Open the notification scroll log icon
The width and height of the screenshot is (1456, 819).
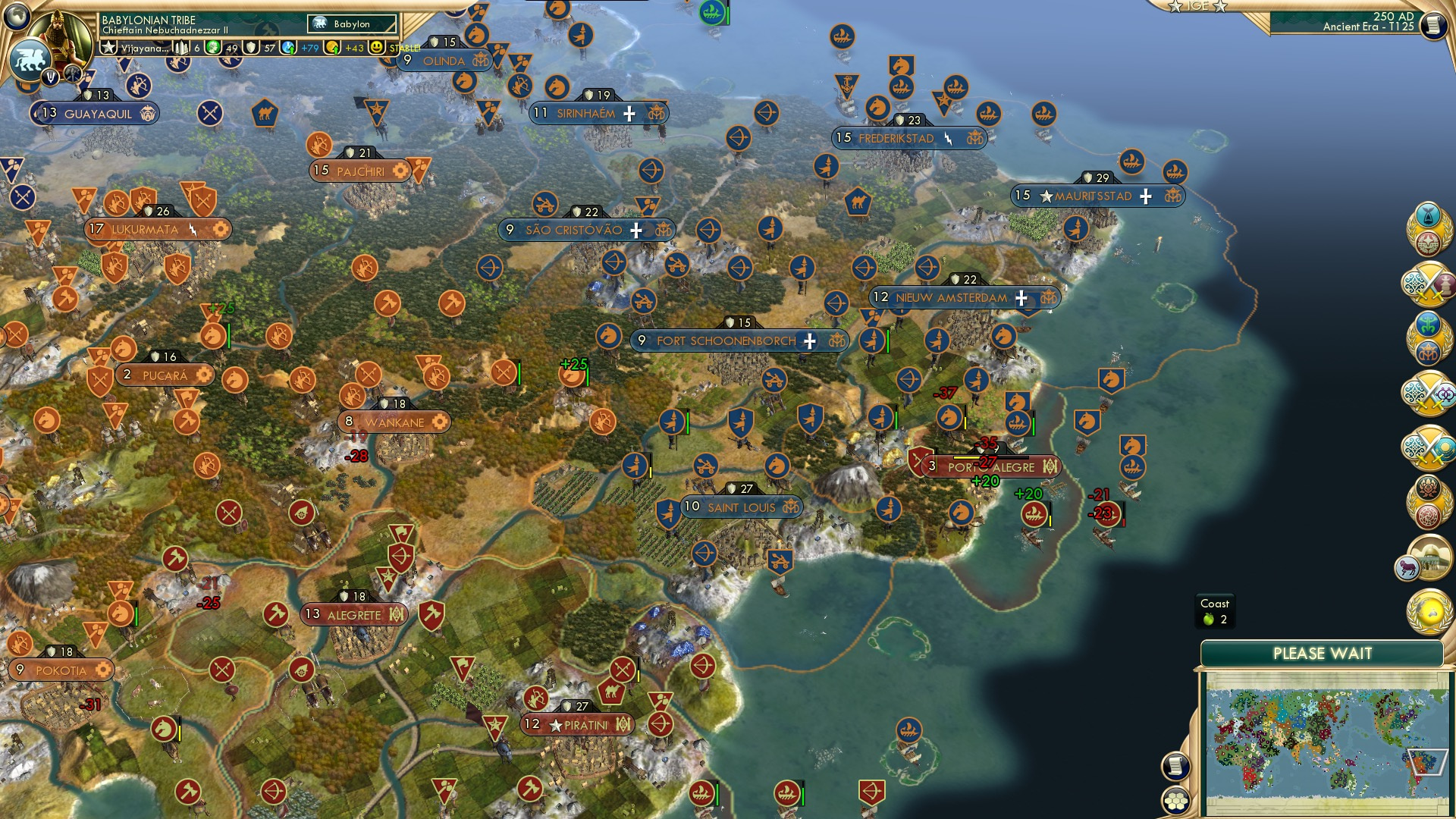tap(1175, 767)
